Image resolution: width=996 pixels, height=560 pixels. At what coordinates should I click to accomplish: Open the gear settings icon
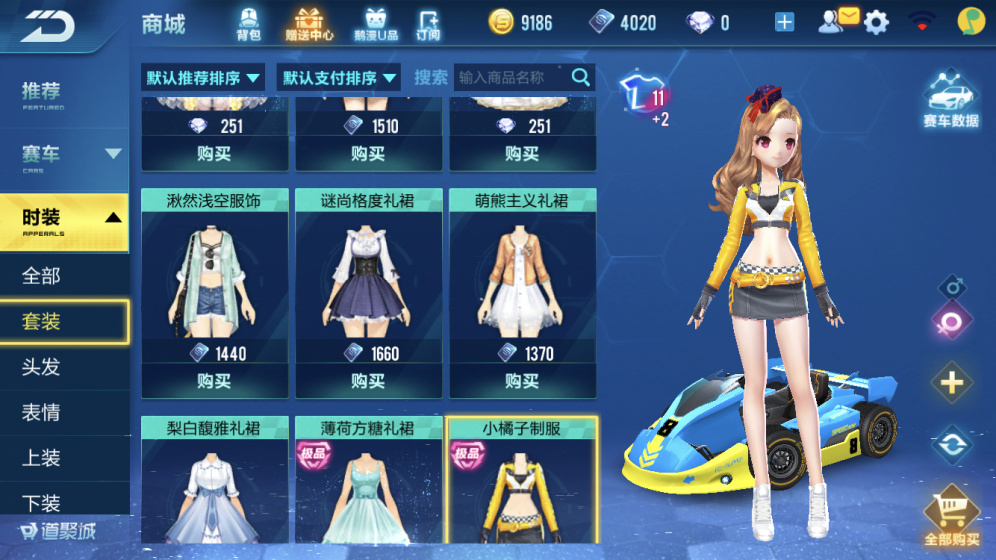pyautogui.click(x=877, y=22)
